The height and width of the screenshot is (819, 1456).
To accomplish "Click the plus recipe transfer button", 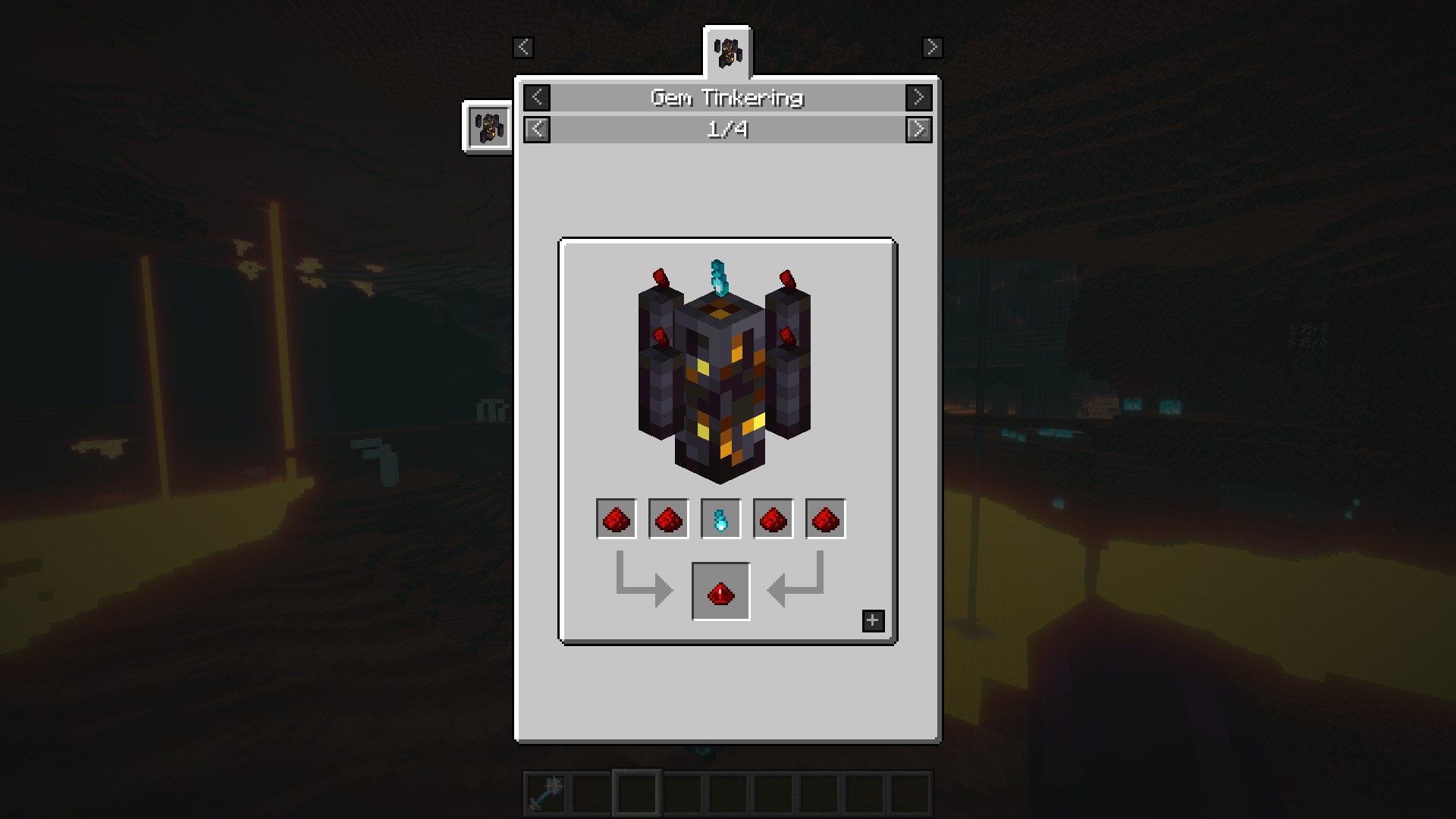I will pos(873,621).
